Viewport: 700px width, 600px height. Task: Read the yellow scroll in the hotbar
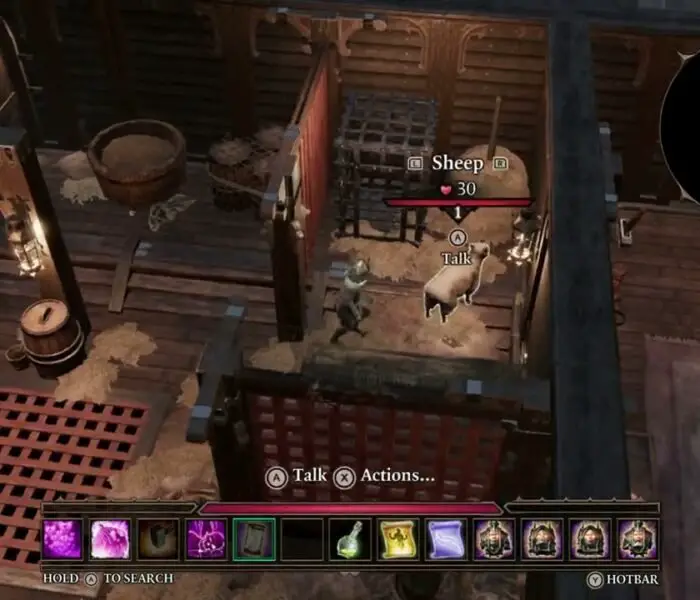click(398, 539)
